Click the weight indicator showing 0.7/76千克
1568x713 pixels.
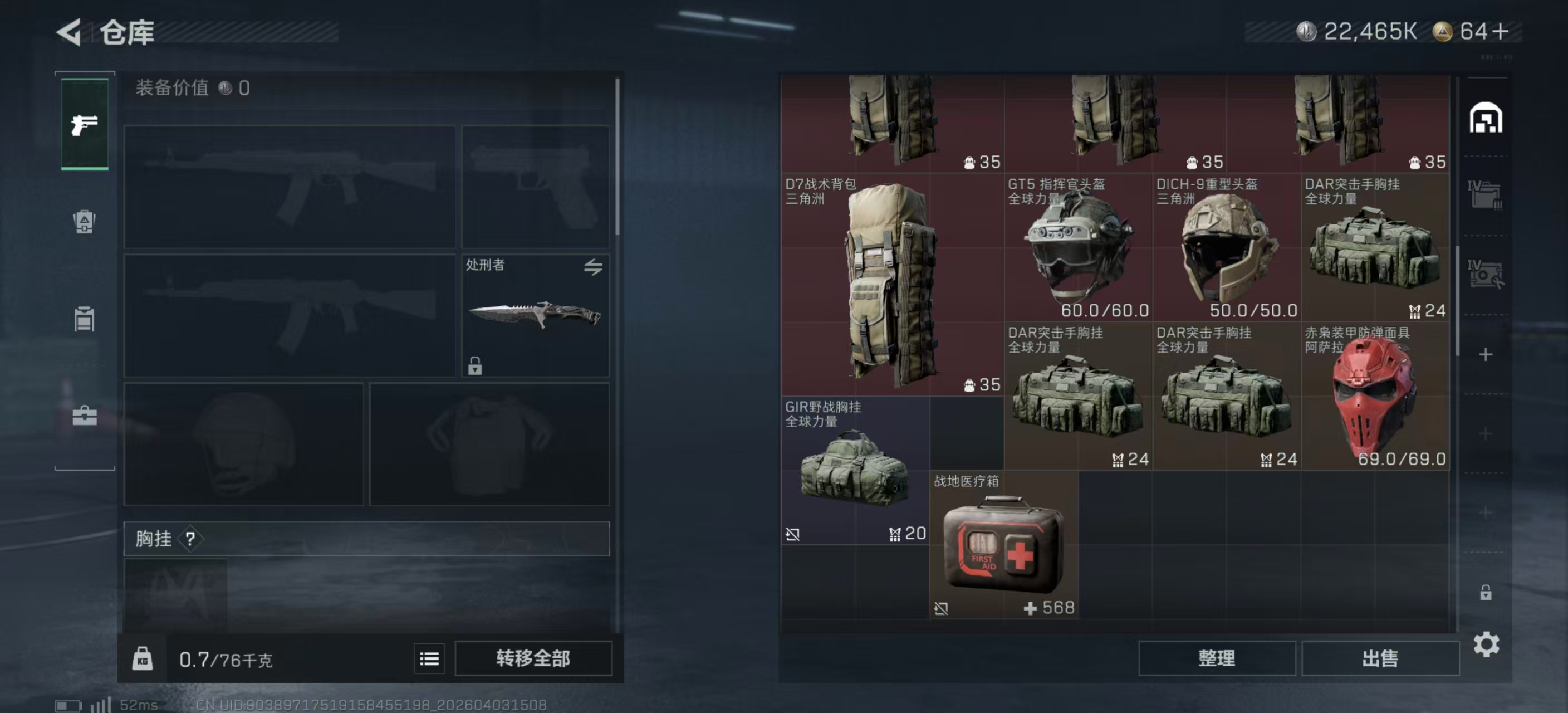click(227, 659)
